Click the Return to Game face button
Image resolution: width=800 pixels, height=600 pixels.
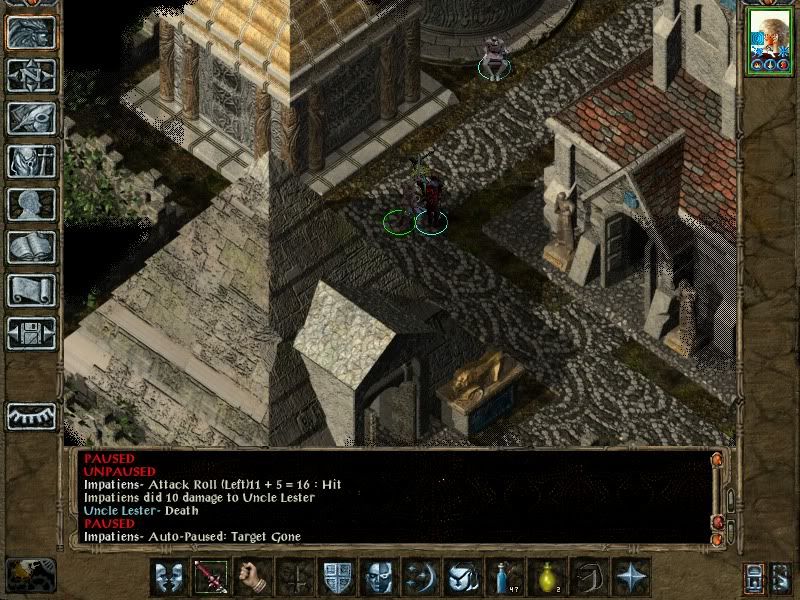[32, 32]
